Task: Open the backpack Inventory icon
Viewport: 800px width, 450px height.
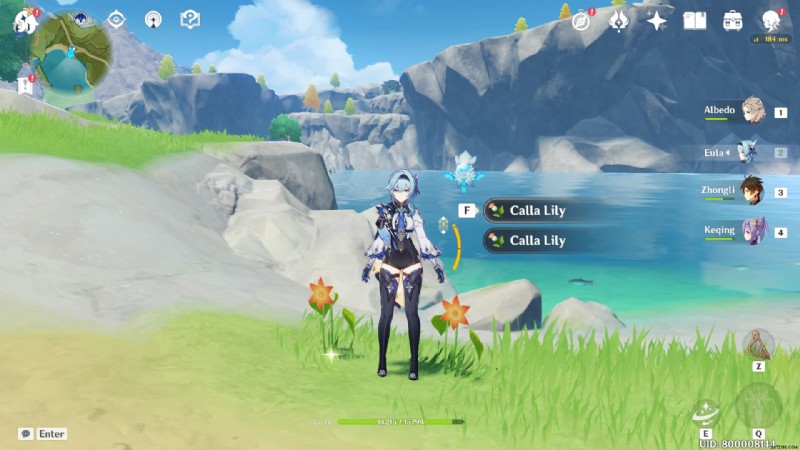Action: pos(732,20)
